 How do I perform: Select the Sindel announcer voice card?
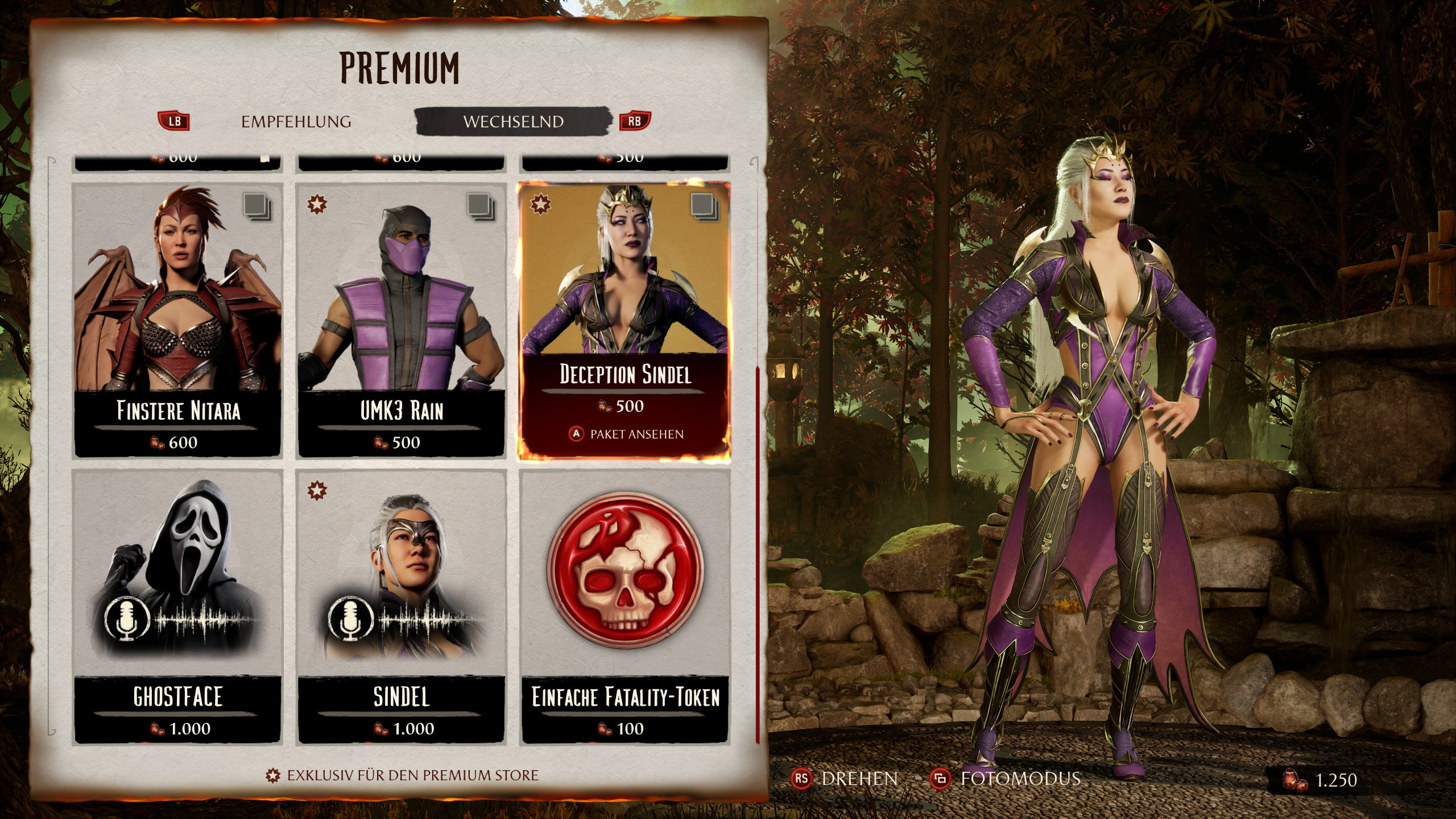(x=402, y=606)
